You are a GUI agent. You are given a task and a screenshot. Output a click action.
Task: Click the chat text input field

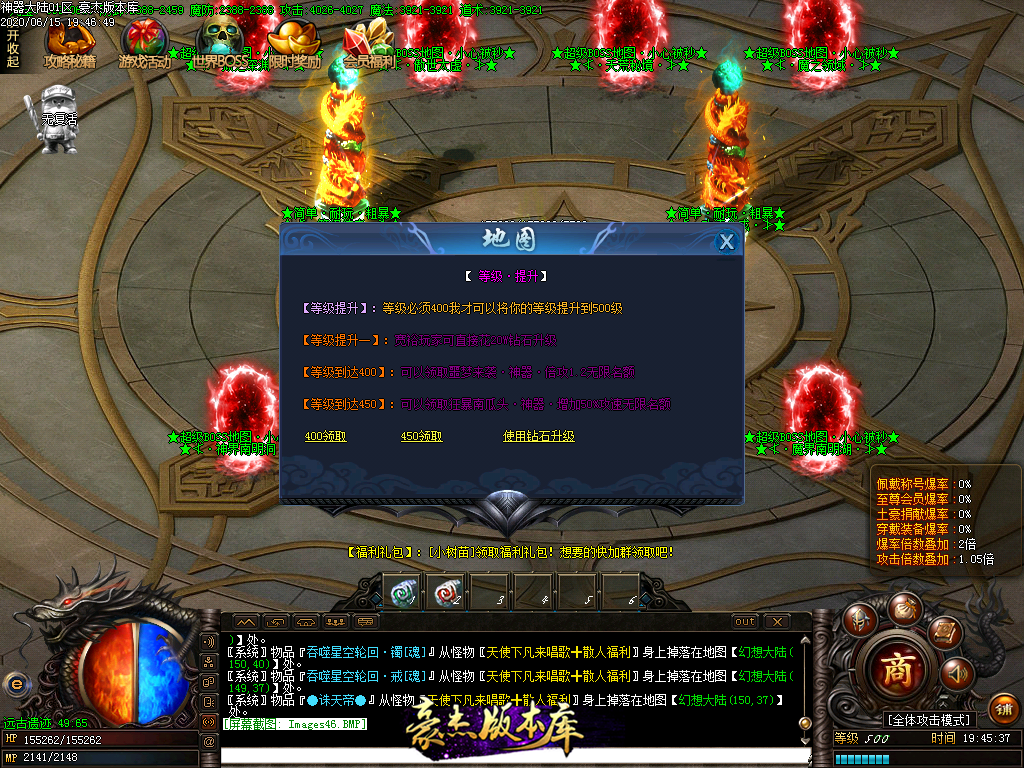pos(510,756)
